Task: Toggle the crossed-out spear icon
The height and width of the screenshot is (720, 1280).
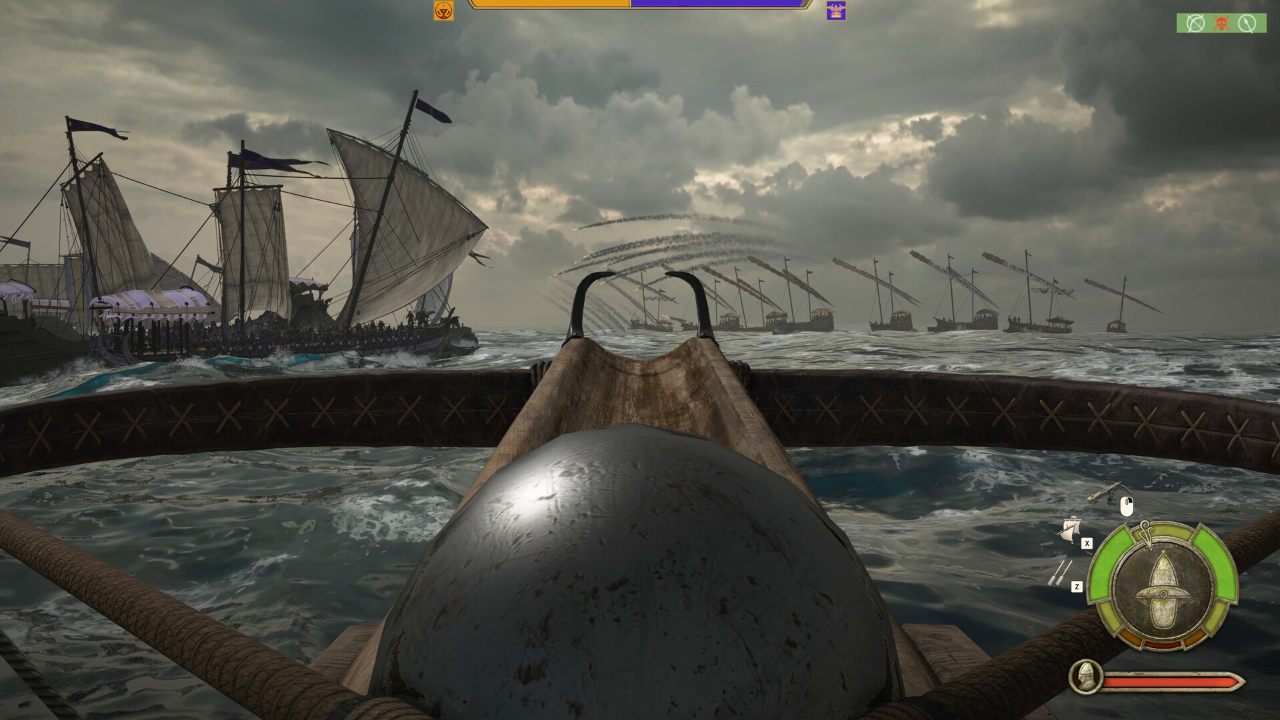Action: coord(1247,23)
